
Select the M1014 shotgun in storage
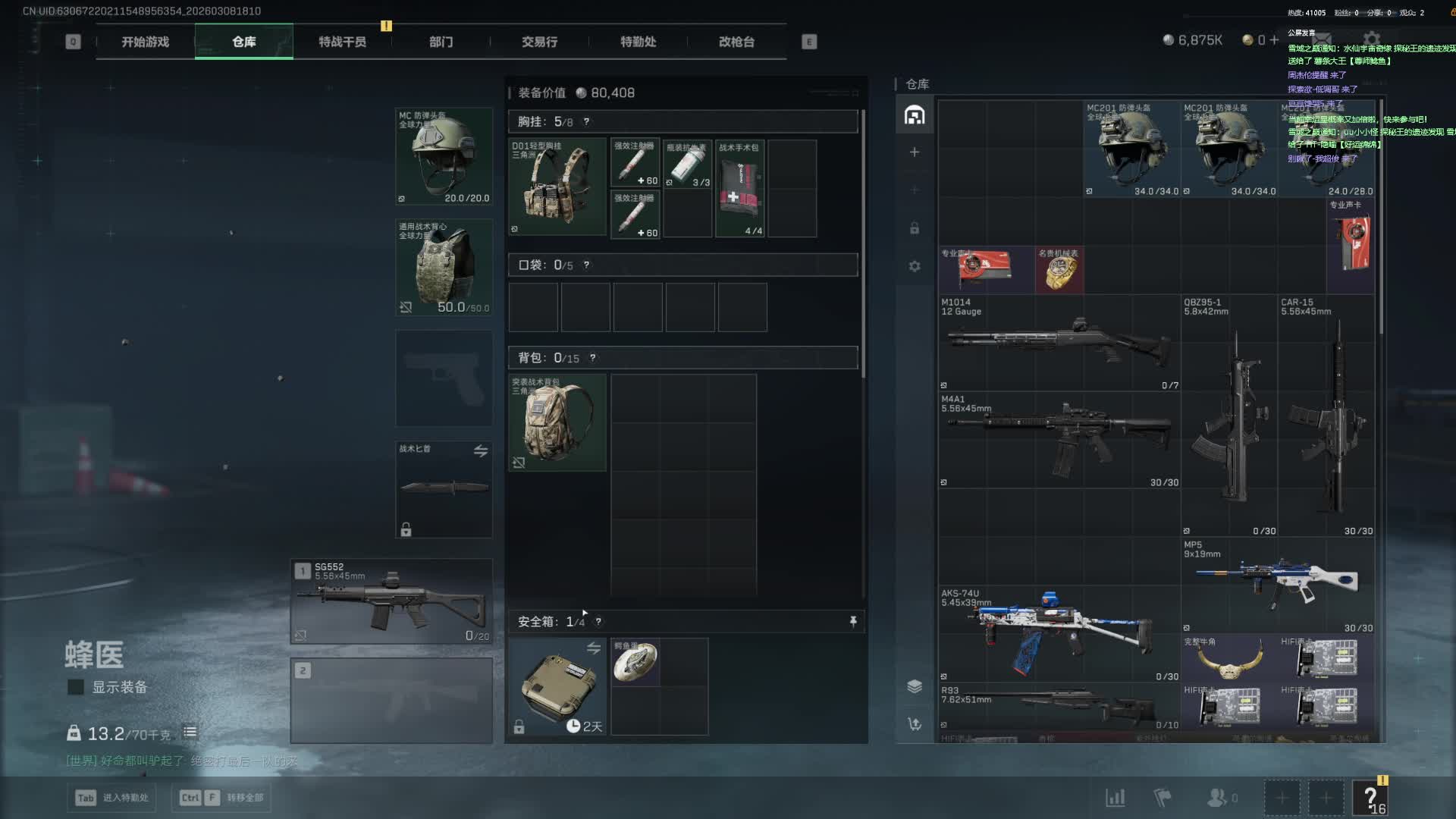[x=1059, y=343]
